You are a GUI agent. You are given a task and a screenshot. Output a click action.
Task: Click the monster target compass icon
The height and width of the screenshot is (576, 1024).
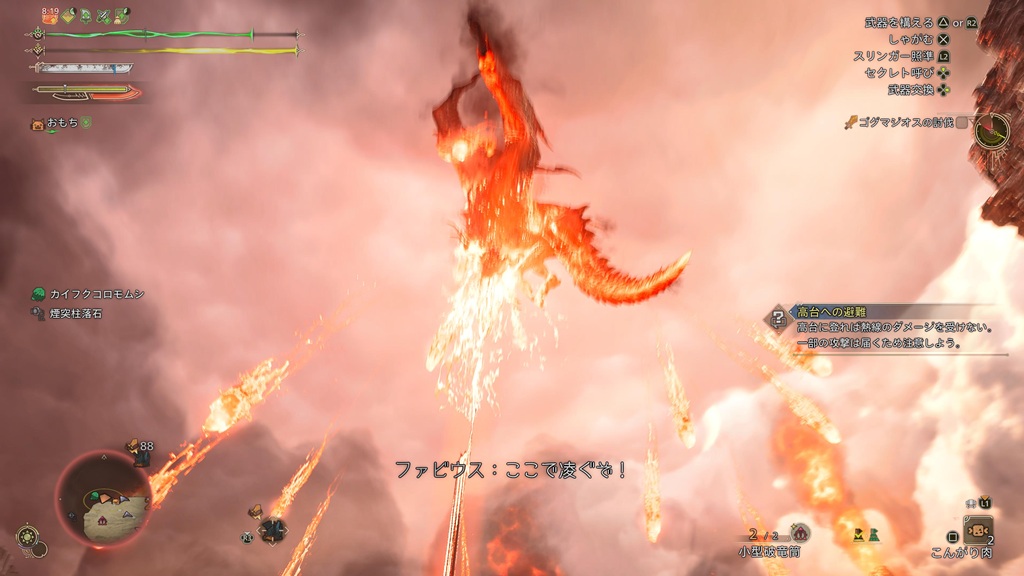coord(992,130)
